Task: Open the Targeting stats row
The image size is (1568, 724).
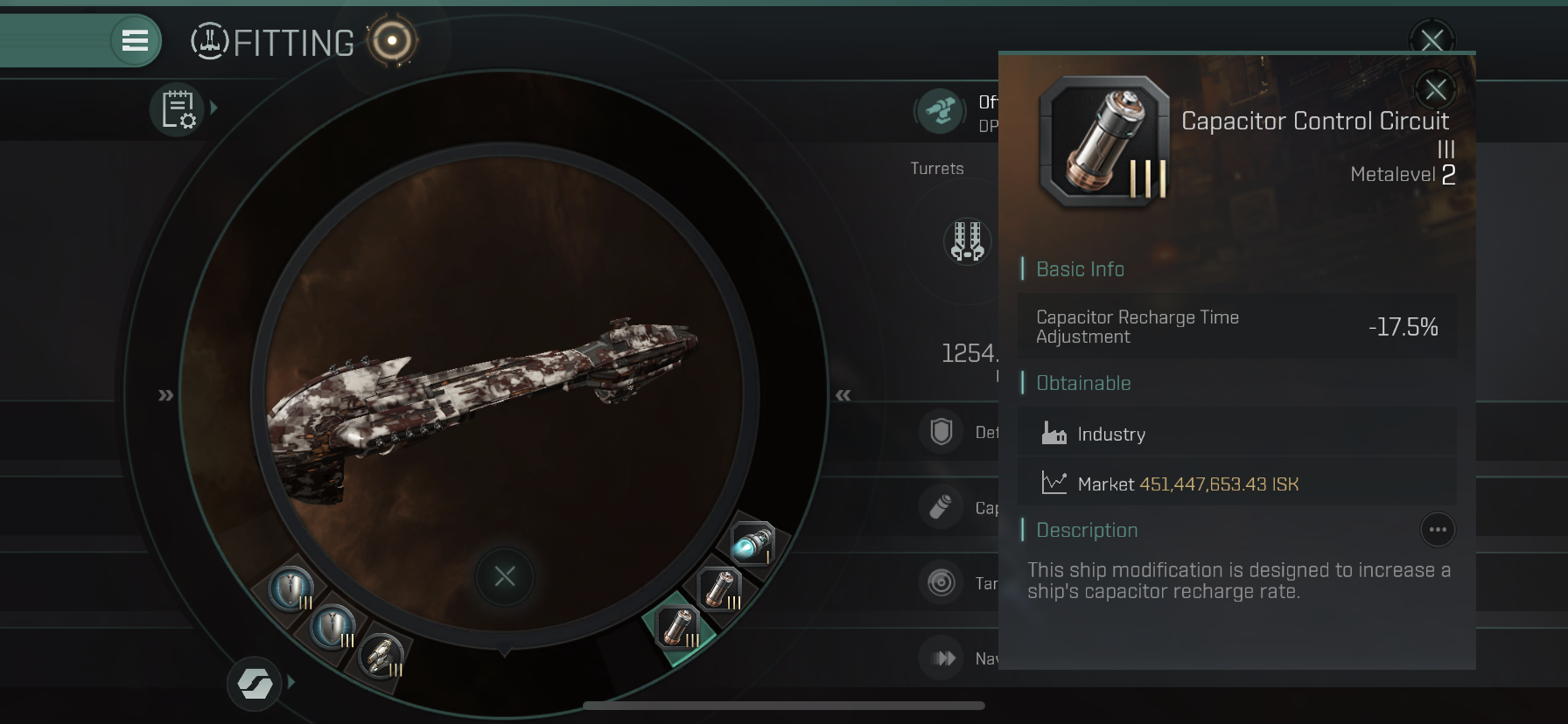Action: [x=941, y=582]
